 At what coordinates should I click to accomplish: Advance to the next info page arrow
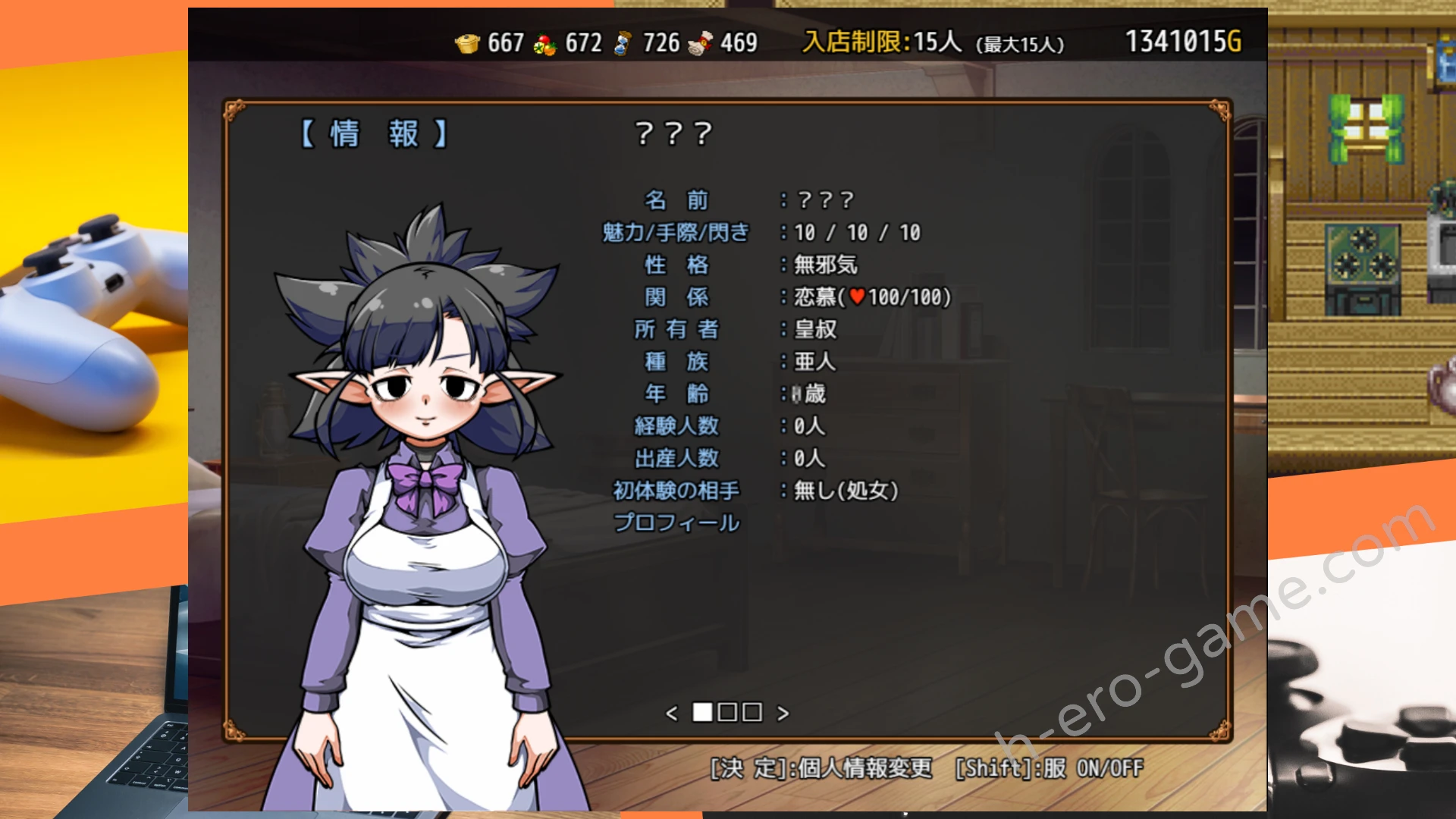click(x=783, y=714)
